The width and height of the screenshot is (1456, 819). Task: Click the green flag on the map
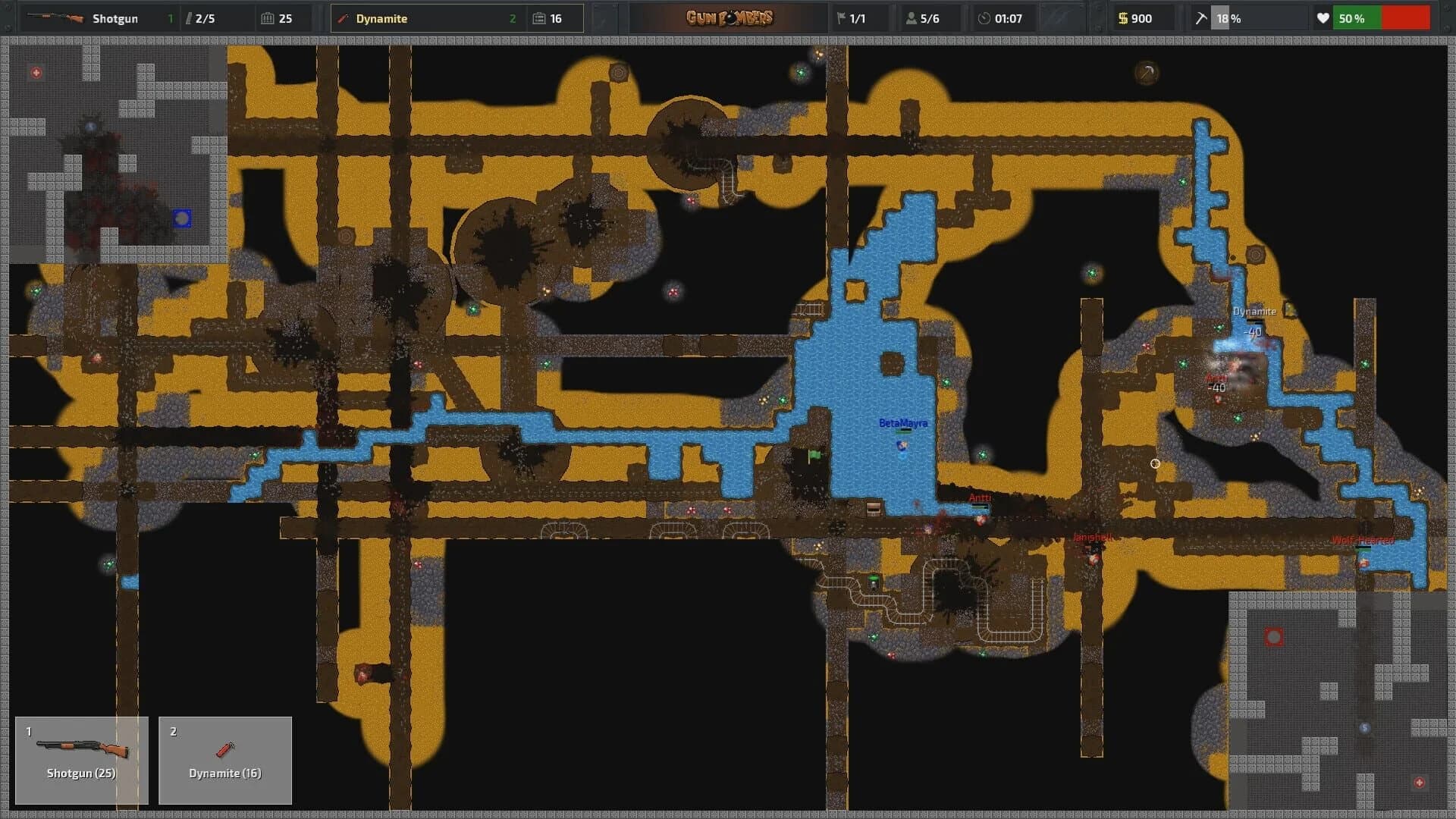point(814,455)
